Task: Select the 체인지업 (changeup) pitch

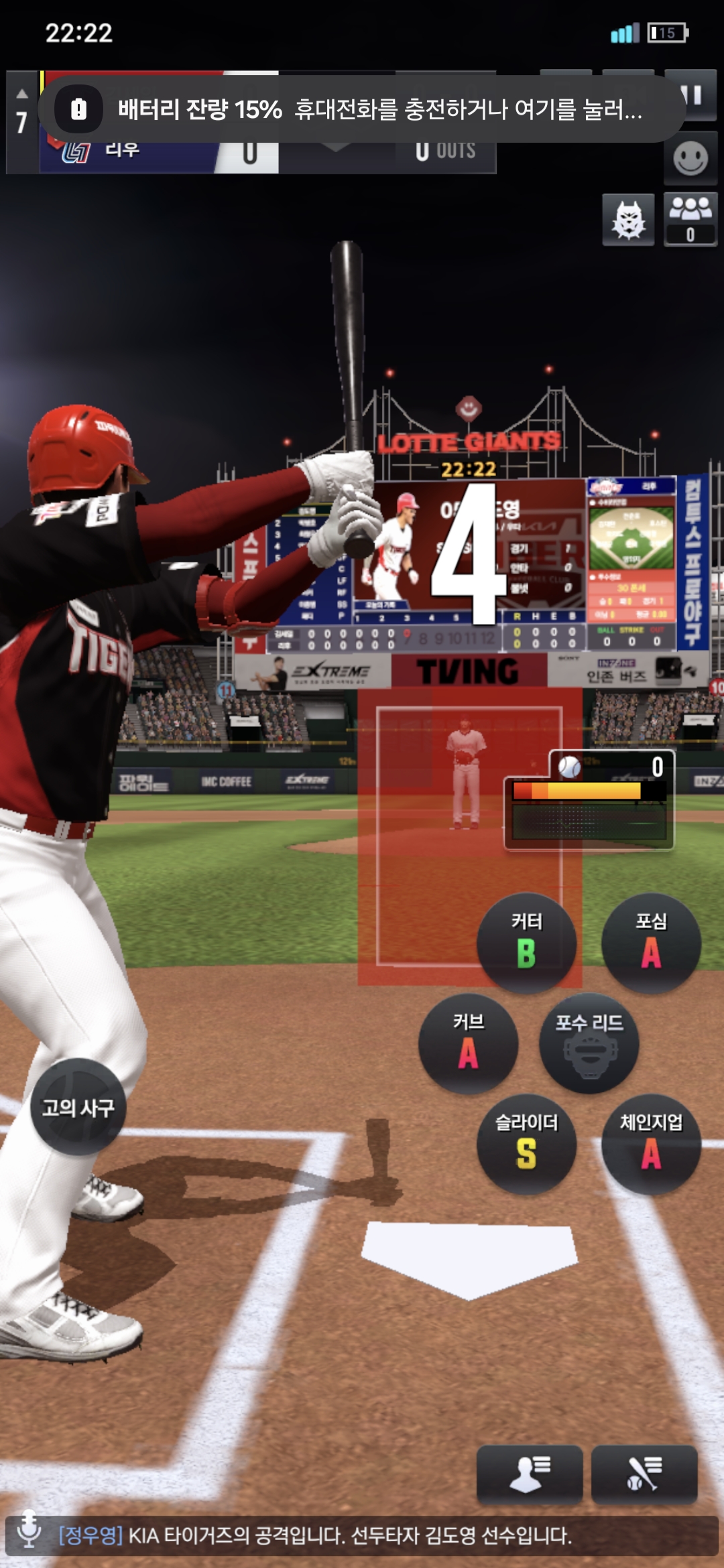Action: 651,1143
